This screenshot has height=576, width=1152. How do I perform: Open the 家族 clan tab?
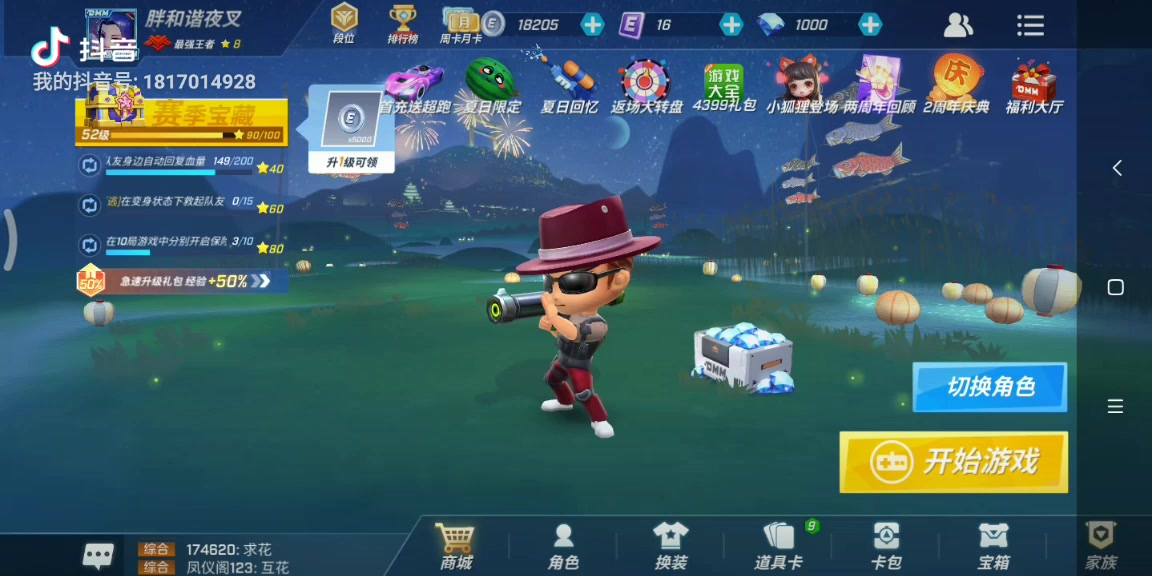tap(1101, 546)
